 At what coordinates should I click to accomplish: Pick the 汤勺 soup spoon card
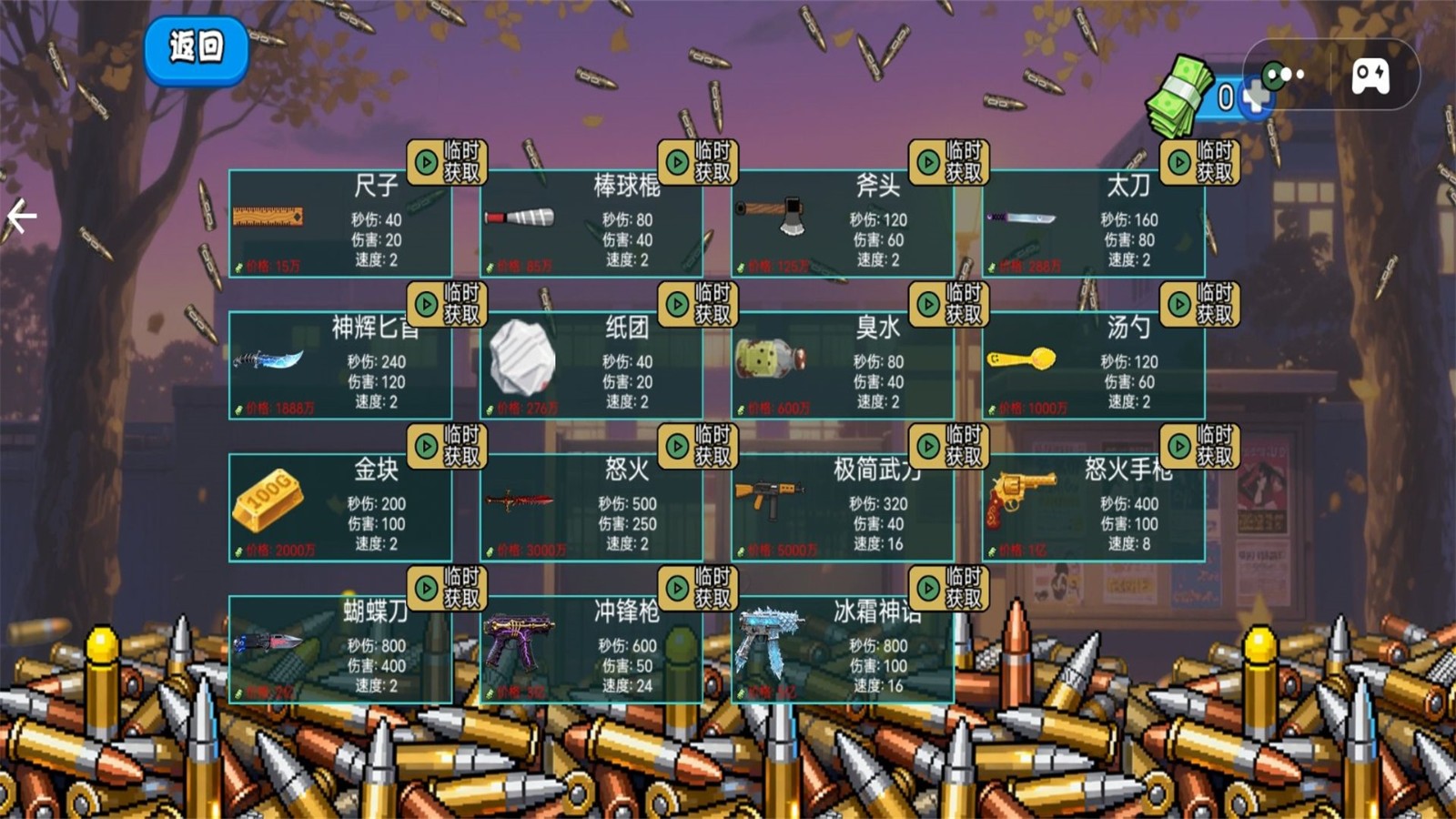point(1093,367)
